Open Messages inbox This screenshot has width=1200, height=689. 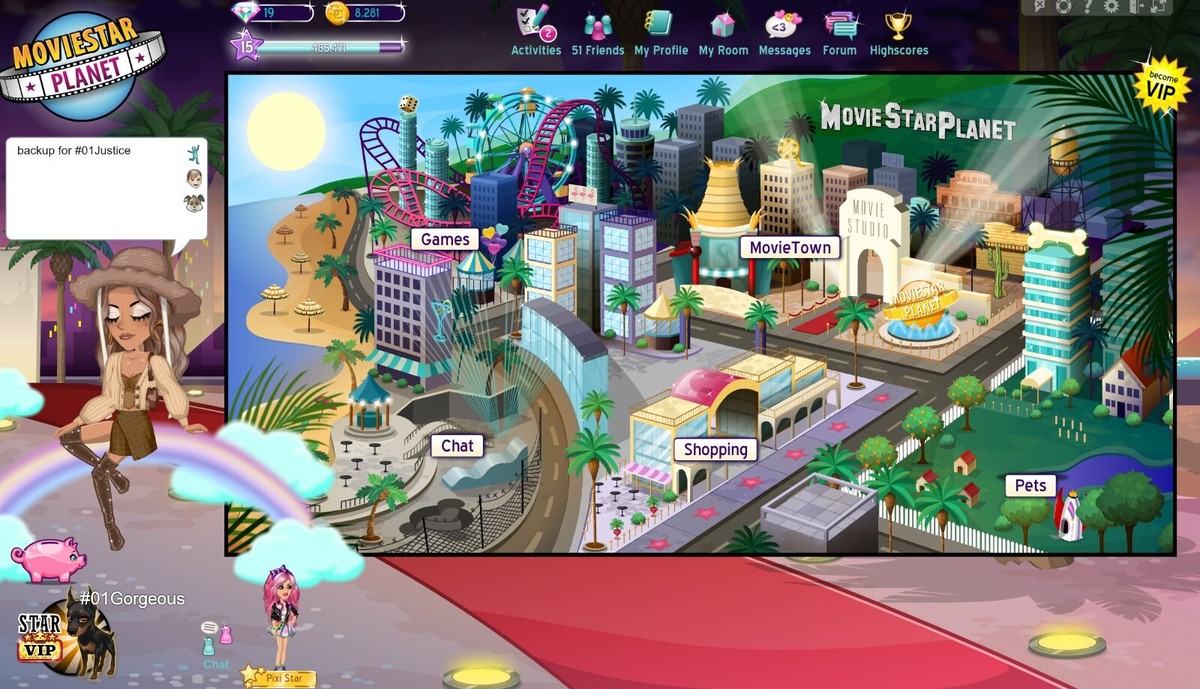784,32
